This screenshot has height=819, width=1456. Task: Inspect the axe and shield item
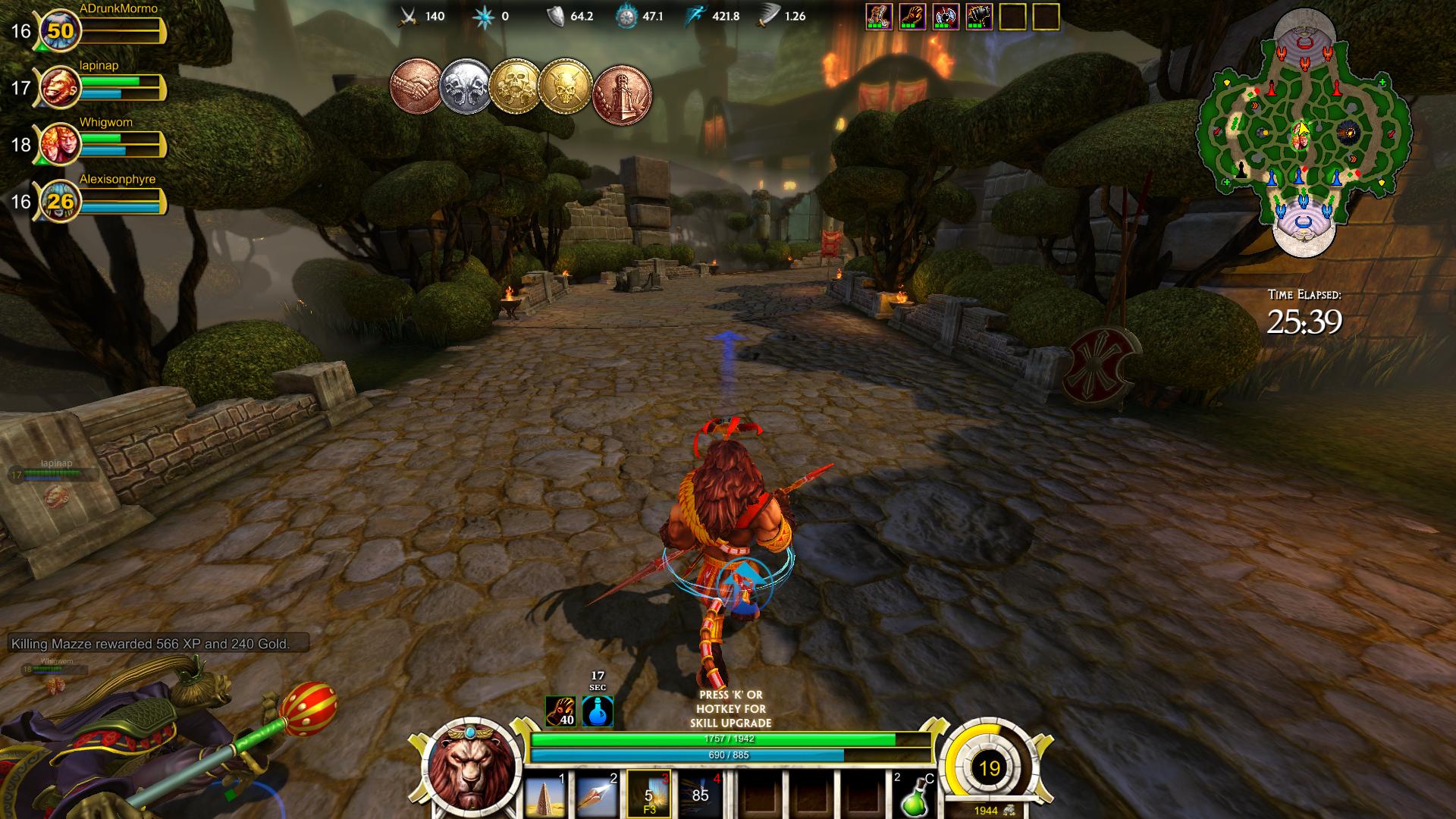946,17
